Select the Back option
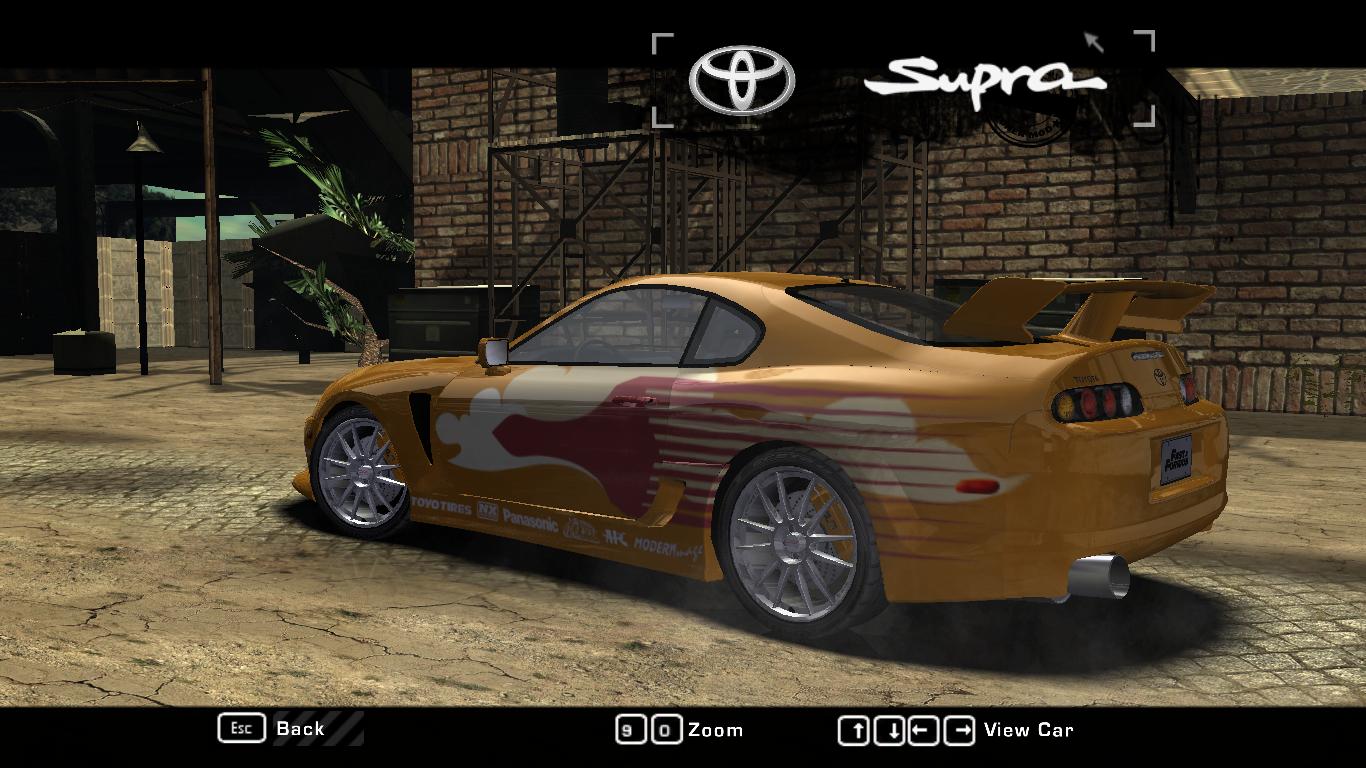Image resolution: width=1366 pixels, height=768 pixels. (x=299, y=729)
